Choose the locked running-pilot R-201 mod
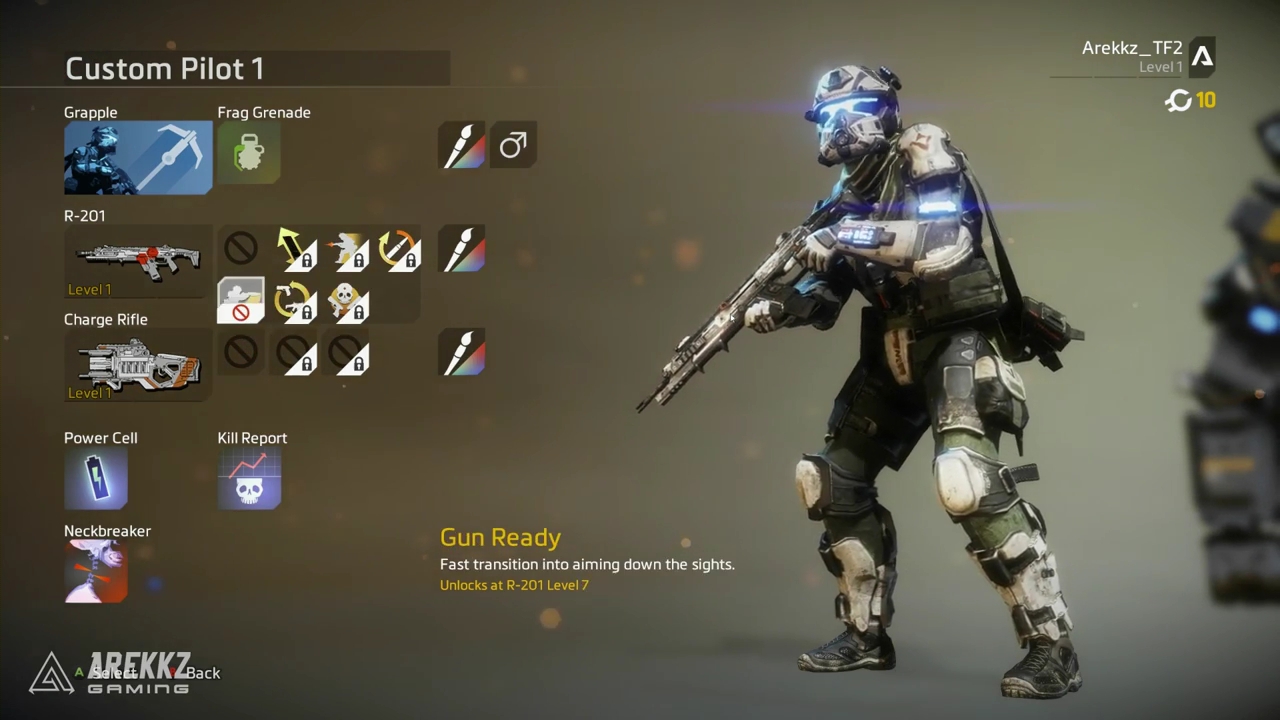 345,249
